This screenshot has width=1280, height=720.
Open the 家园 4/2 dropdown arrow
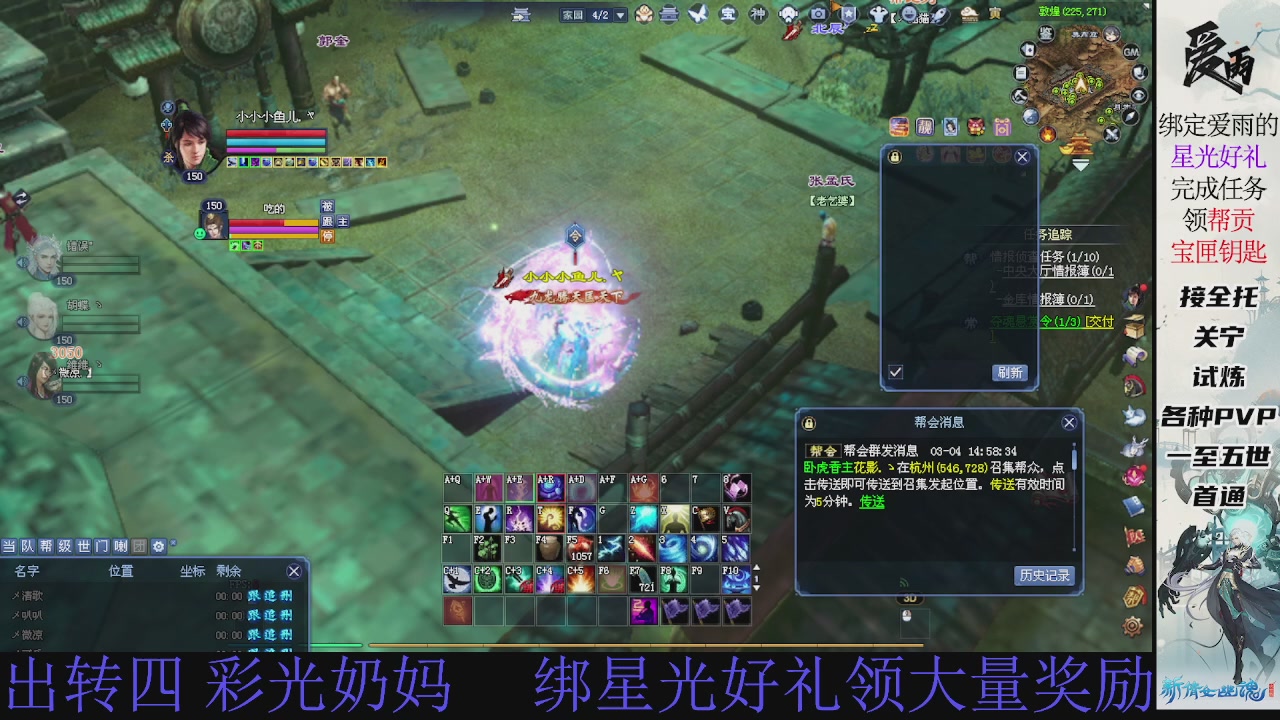pos(618,15)
